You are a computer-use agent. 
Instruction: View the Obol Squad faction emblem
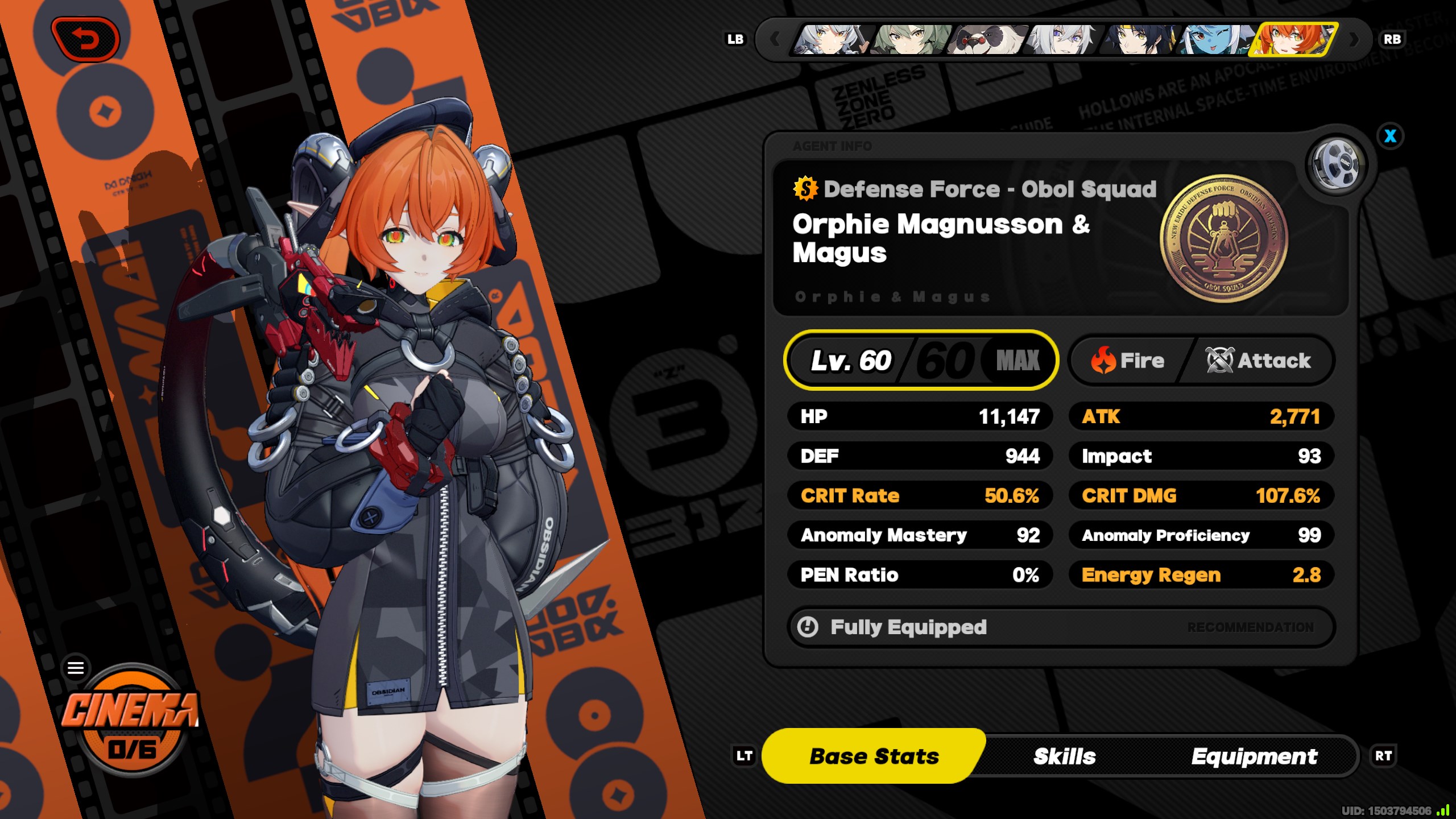1223,238
